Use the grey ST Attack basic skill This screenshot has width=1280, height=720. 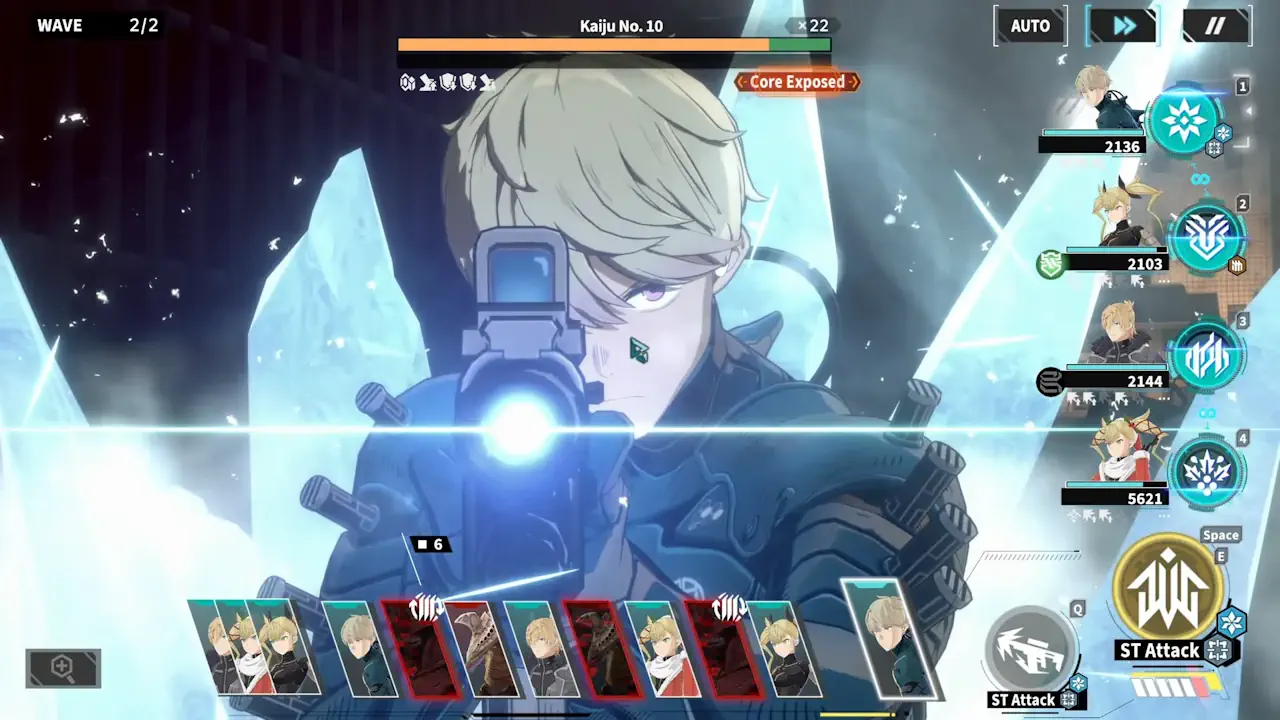click(1030, 650)
